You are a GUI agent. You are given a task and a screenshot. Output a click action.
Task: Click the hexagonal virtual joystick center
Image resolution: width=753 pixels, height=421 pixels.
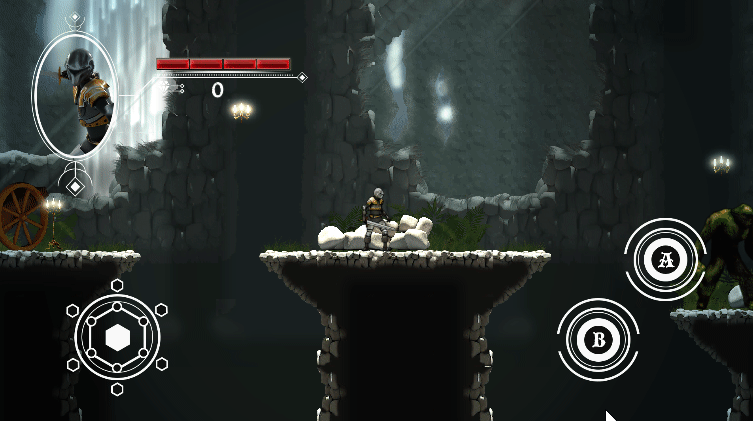pyautogui.click(x=118, y=337)
